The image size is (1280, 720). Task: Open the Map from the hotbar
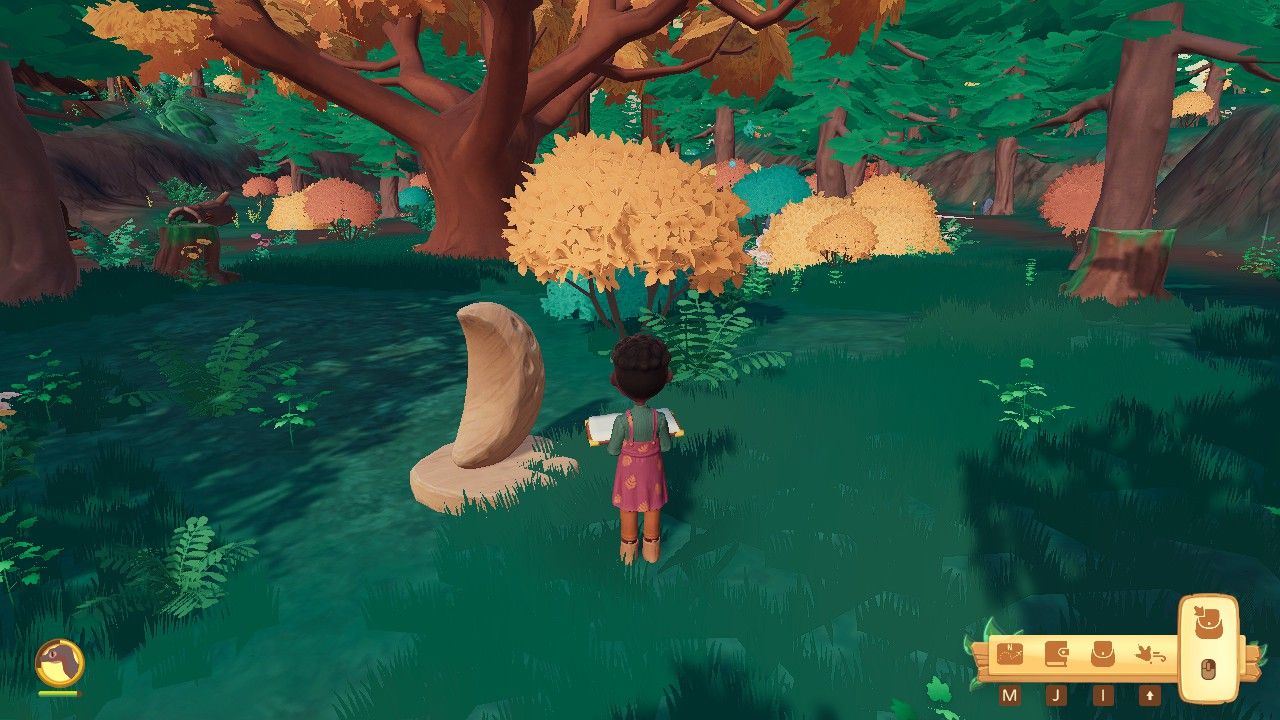tap(1010, 653)
